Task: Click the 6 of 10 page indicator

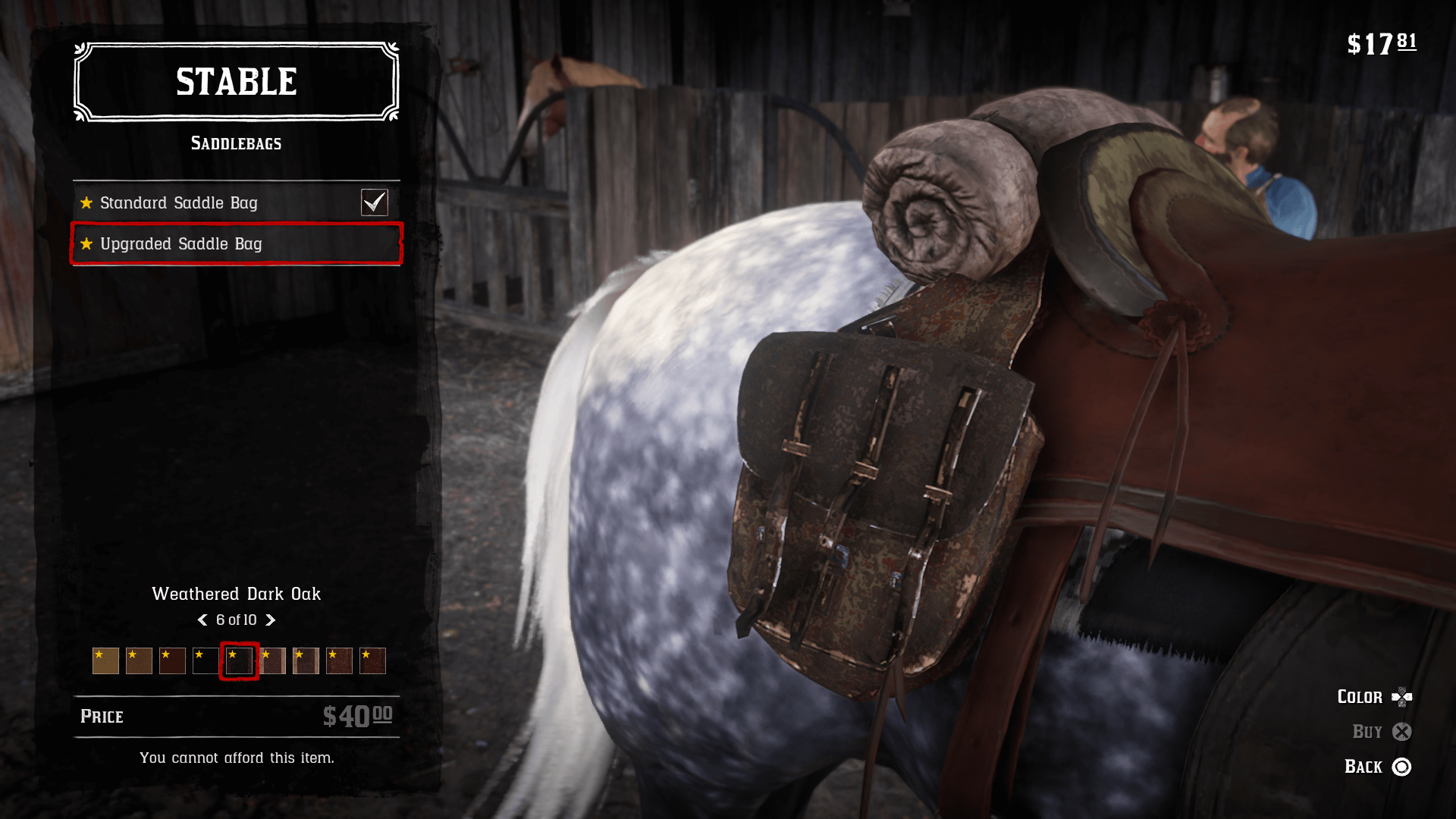Action: click(x=237, y=620)
